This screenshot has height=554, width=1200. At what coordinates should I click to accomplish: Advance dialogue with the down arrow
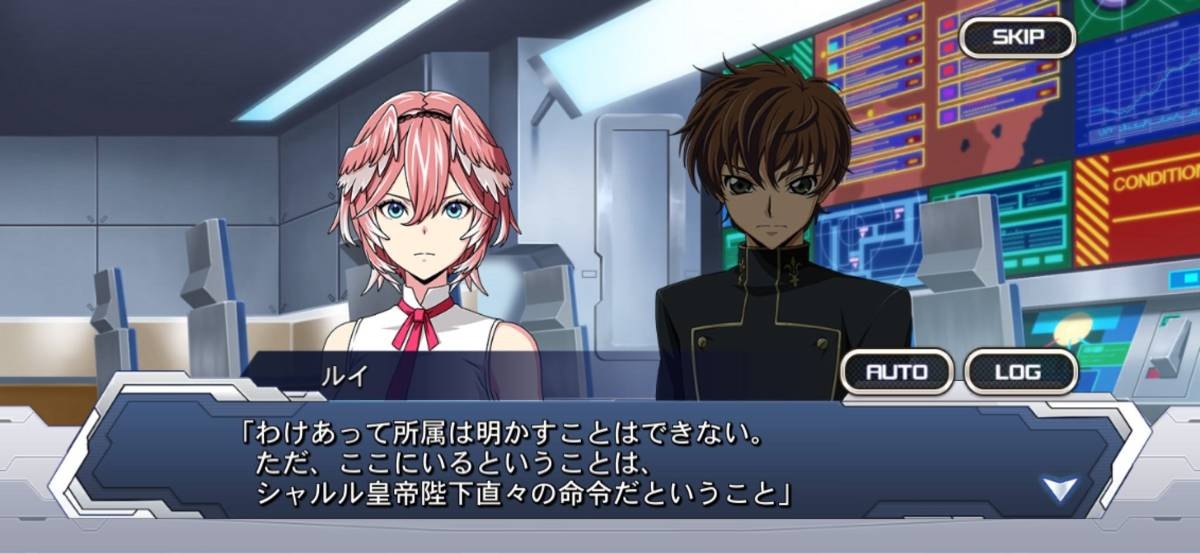[1058, 489]
